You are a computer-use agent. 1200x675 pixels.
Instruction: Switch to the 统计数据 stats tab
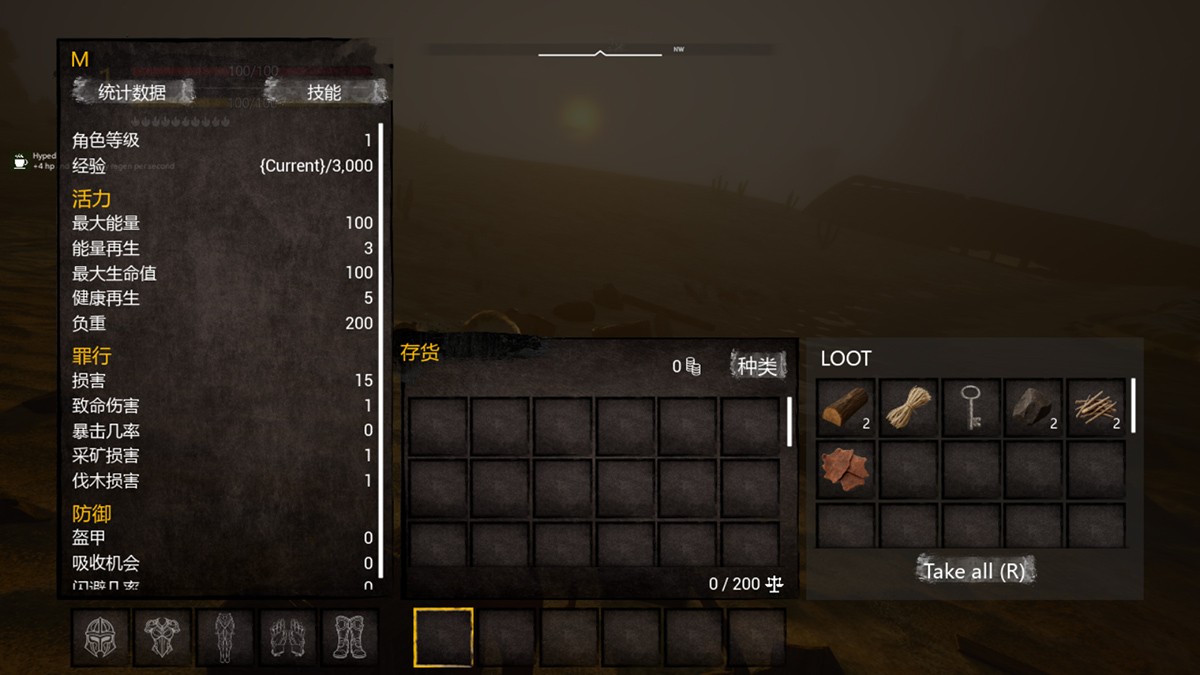(132, 93)
